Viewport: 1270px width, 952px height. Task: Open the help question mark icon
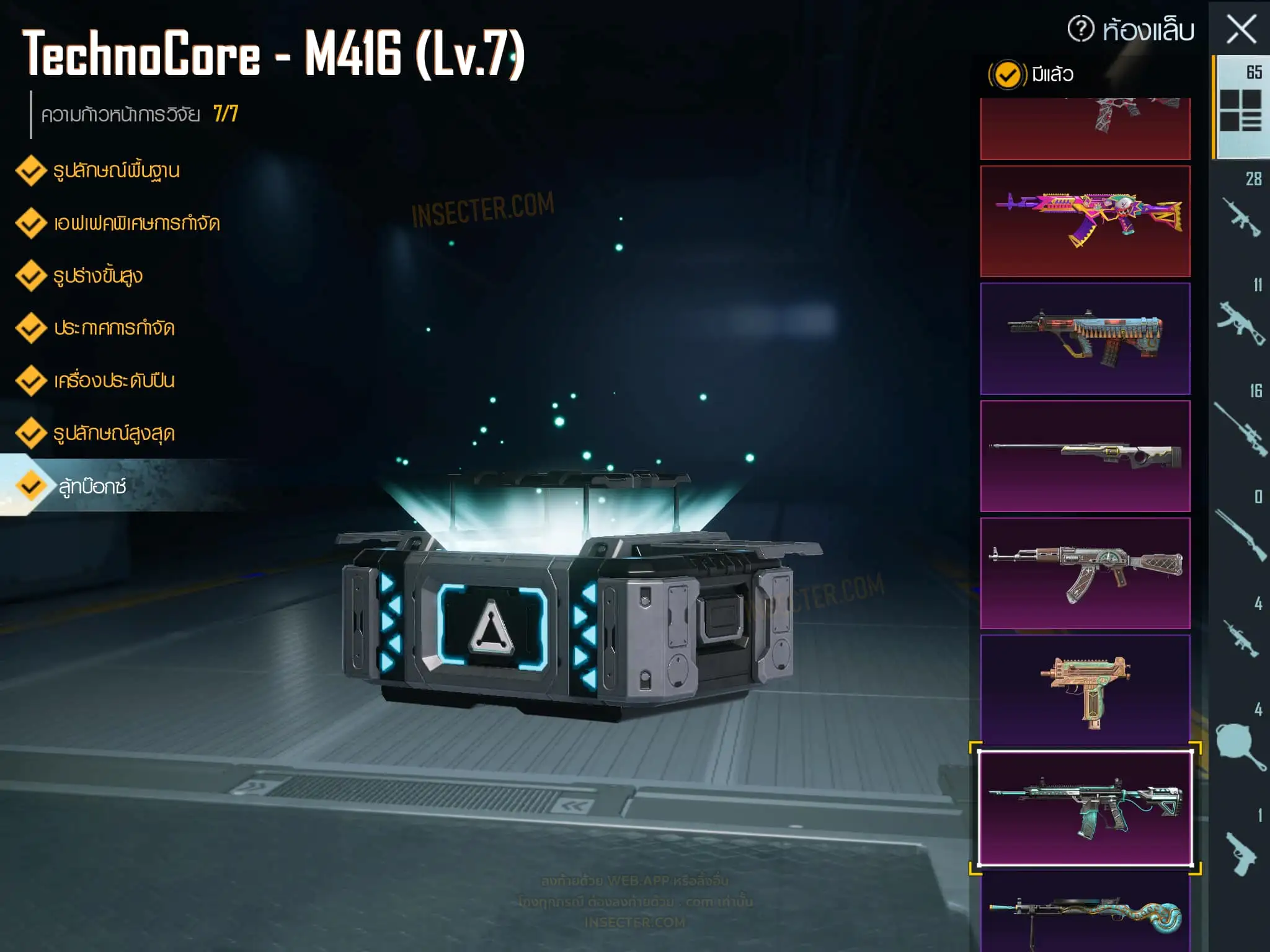click(1081, 29)
